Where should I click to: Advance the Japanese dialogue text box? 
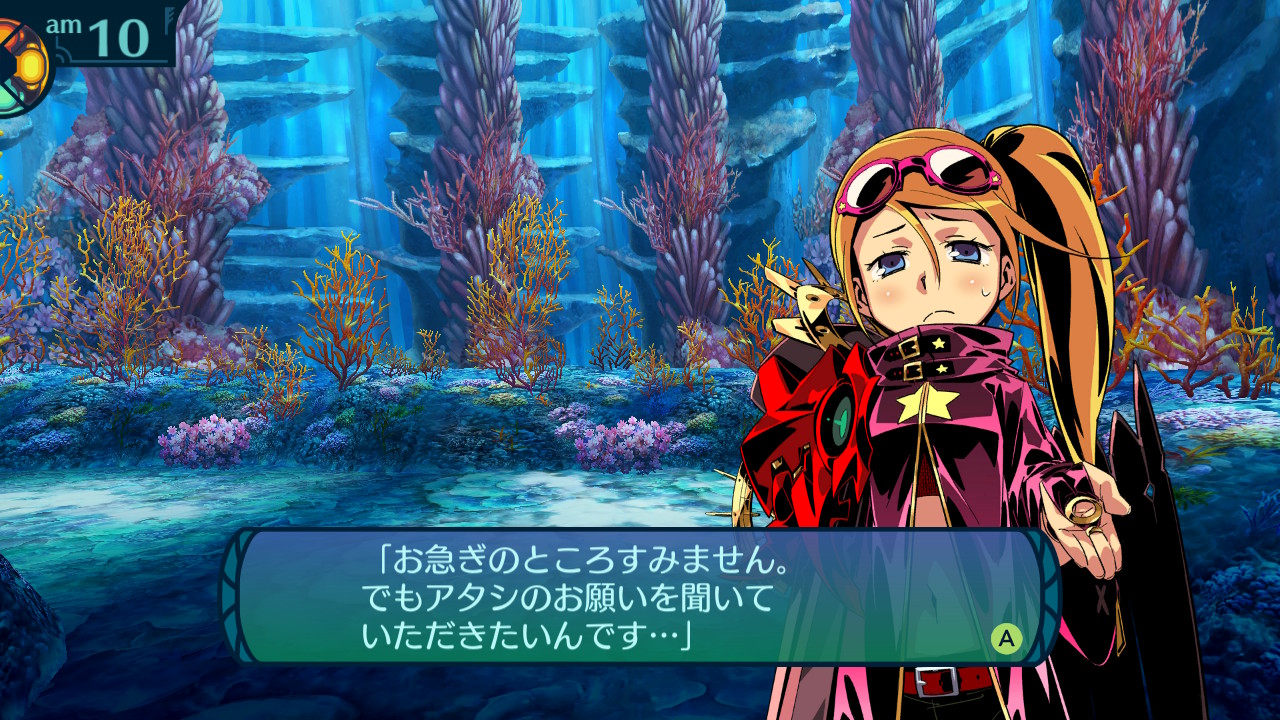pyautogui.click(x=1006, y=638)
